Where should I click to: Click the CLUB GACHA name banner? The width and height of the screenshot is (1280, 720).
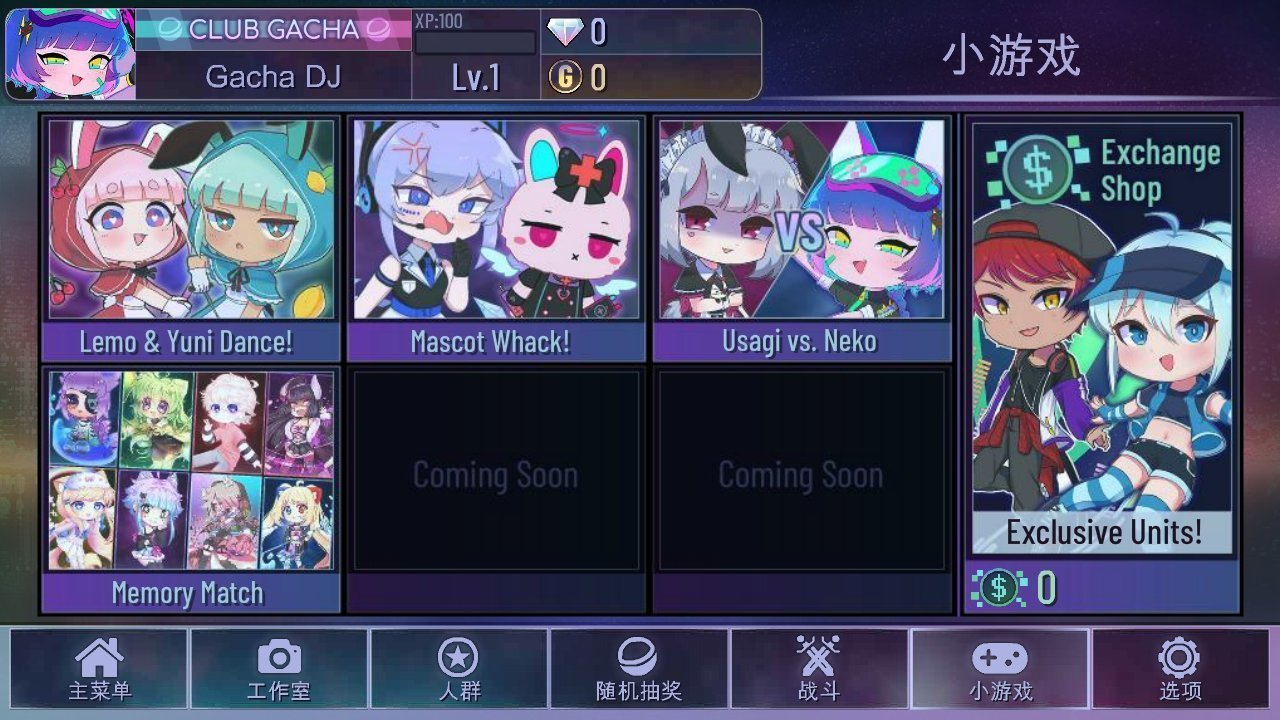point(272,30)
